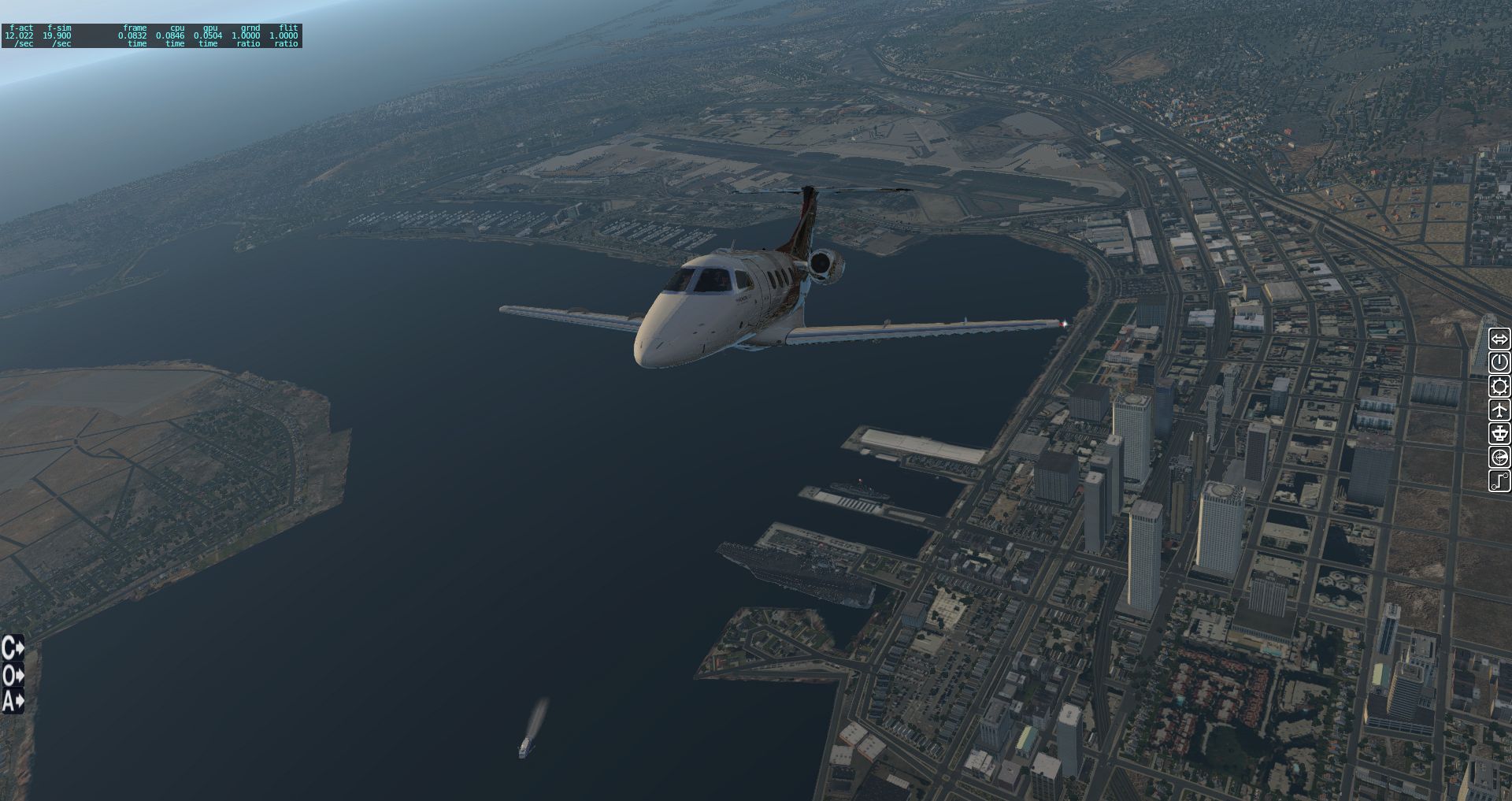Image resolution: width=1512 pixels, height=801 pixels.
Task: Open the flight route path icon
Action: pos(1499,480)
